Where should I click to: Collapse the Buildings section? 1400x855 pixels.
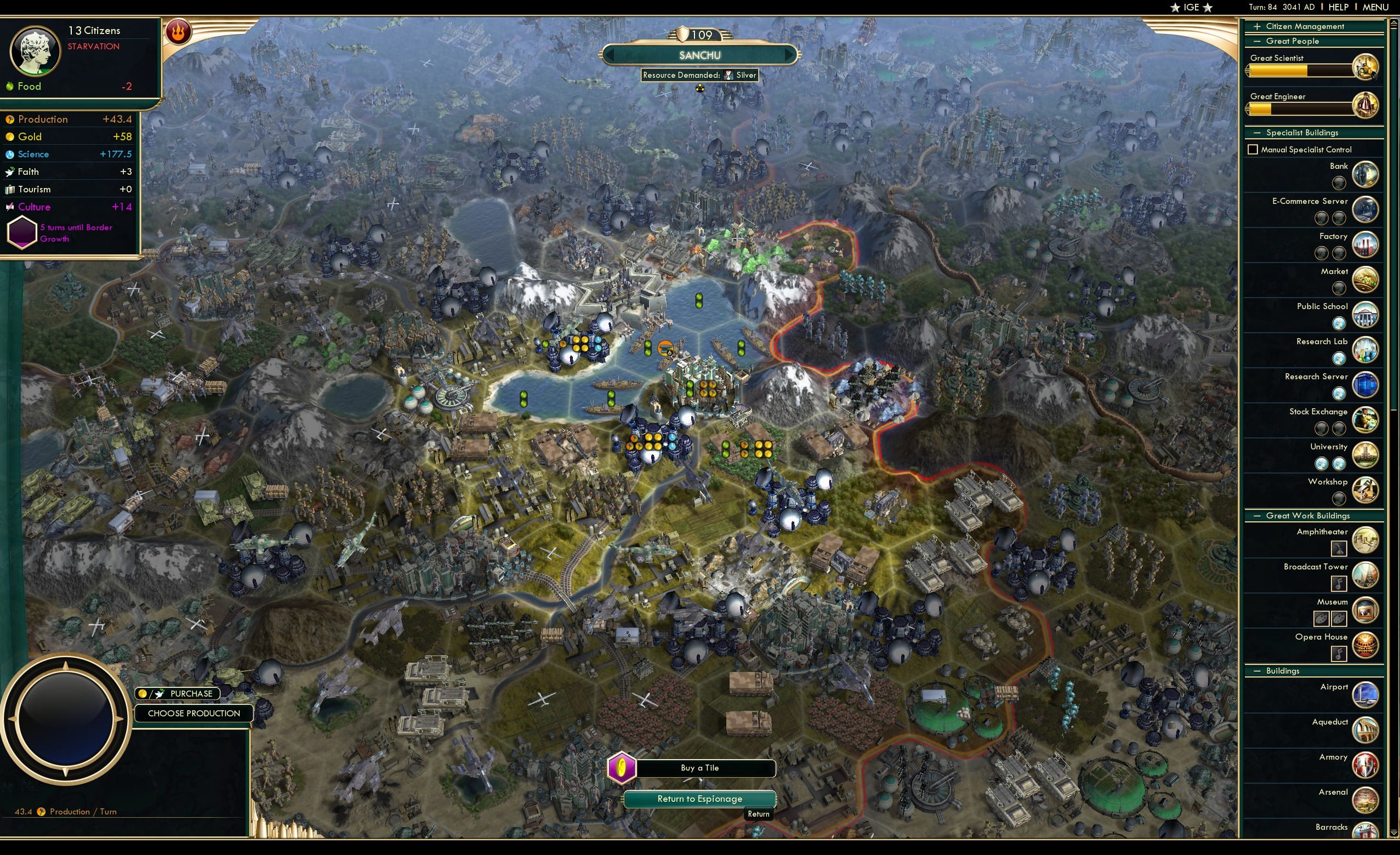1258,670
